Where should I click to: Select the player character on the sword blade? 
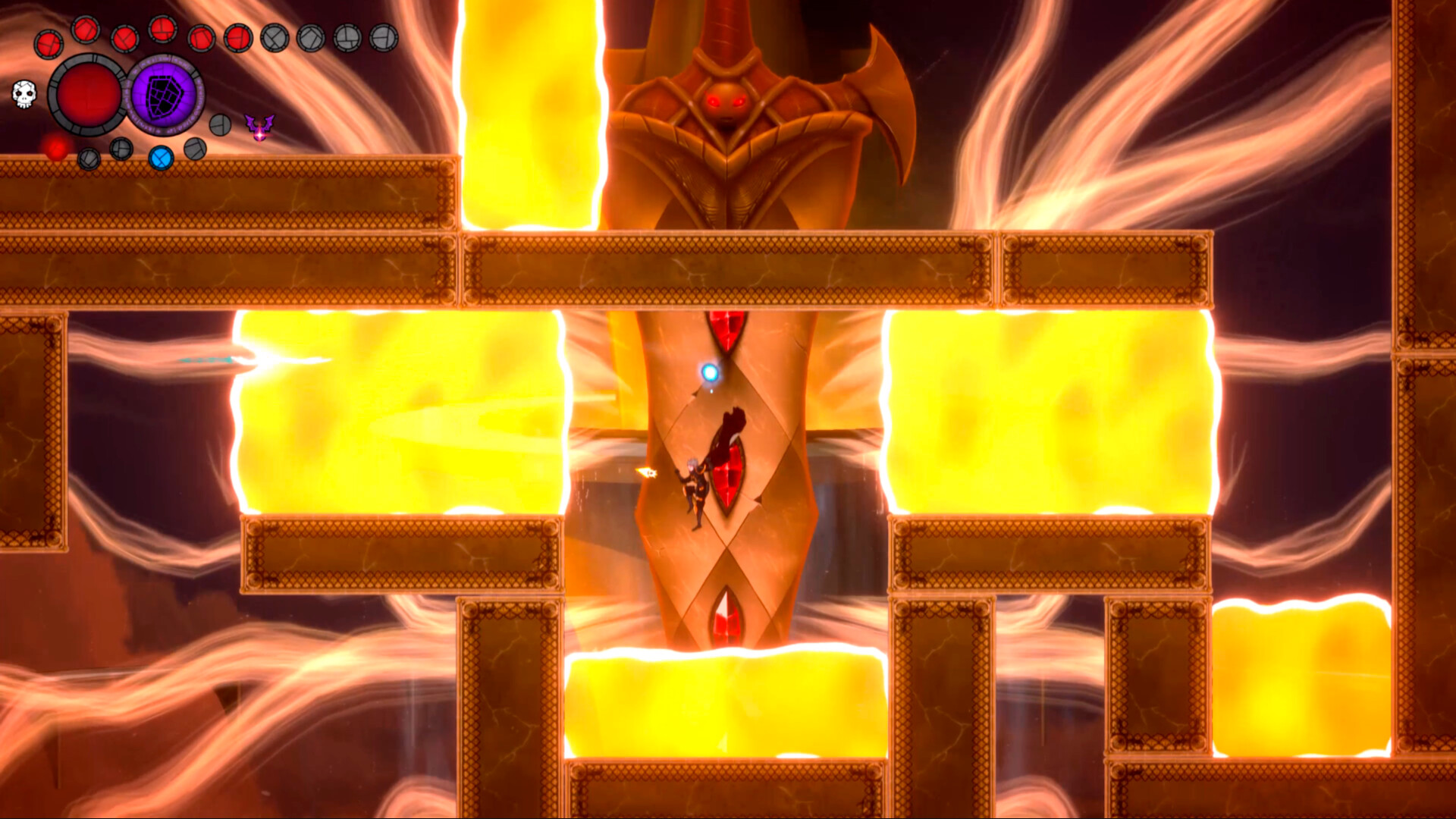(x=696, y=489)
